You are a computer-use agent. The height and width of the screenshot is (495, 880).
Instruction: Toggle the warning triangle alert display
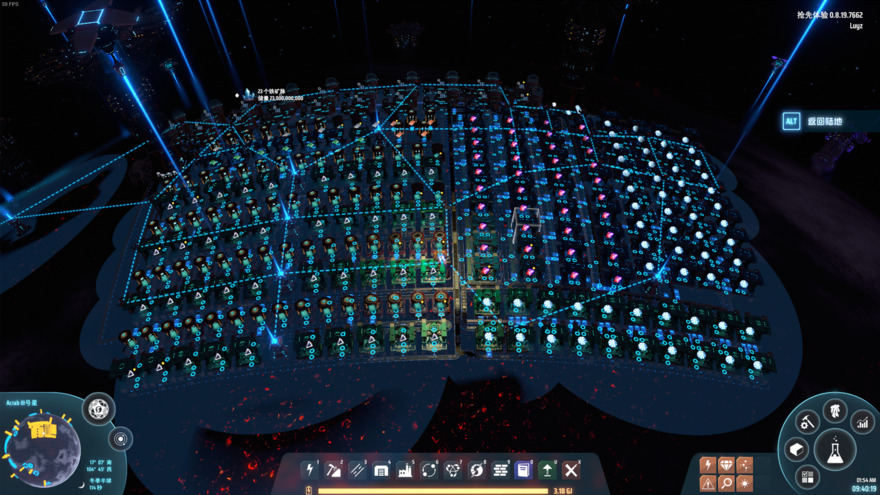coord(708,483)
